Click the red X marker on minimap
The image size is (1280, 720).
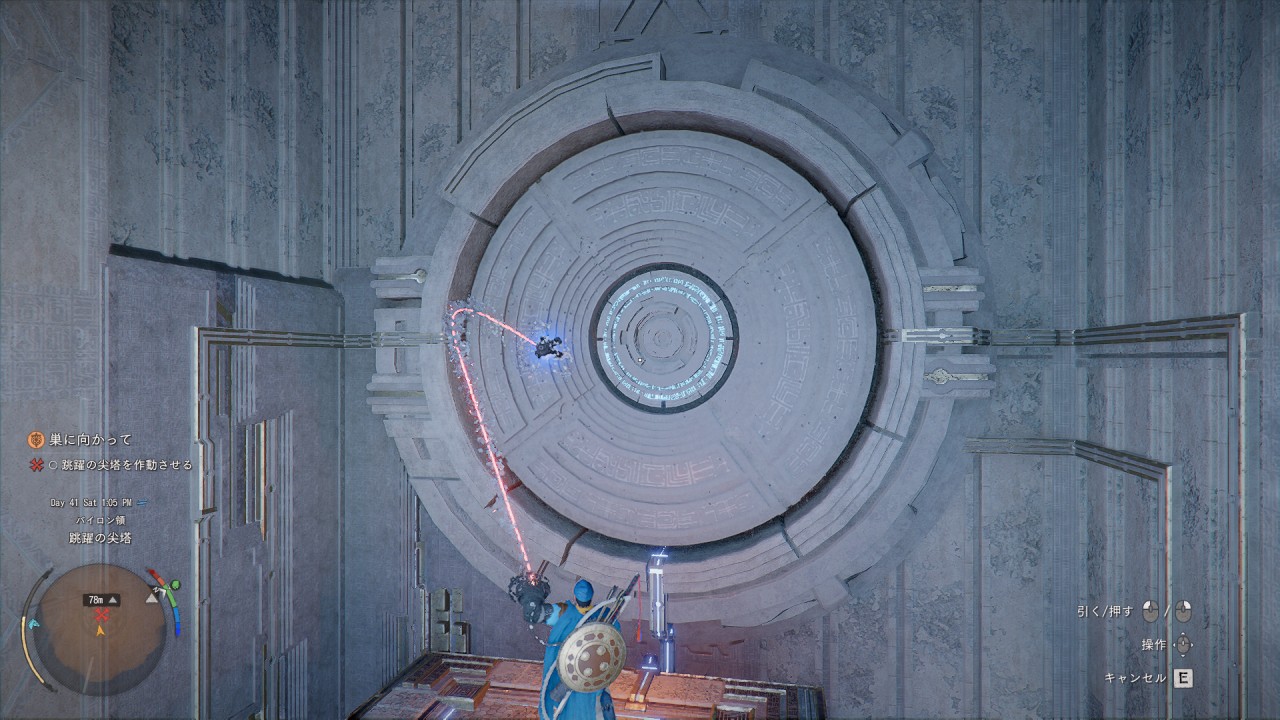[101, 614]
